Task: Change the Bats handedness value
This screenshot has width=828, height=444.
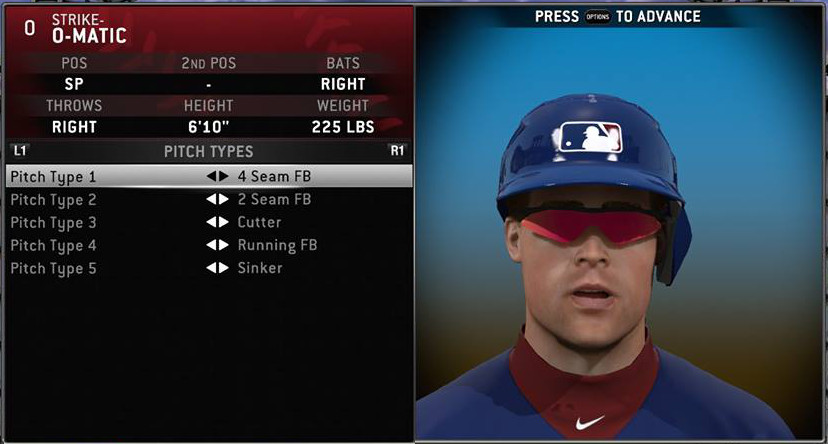Action: (343, 84)
